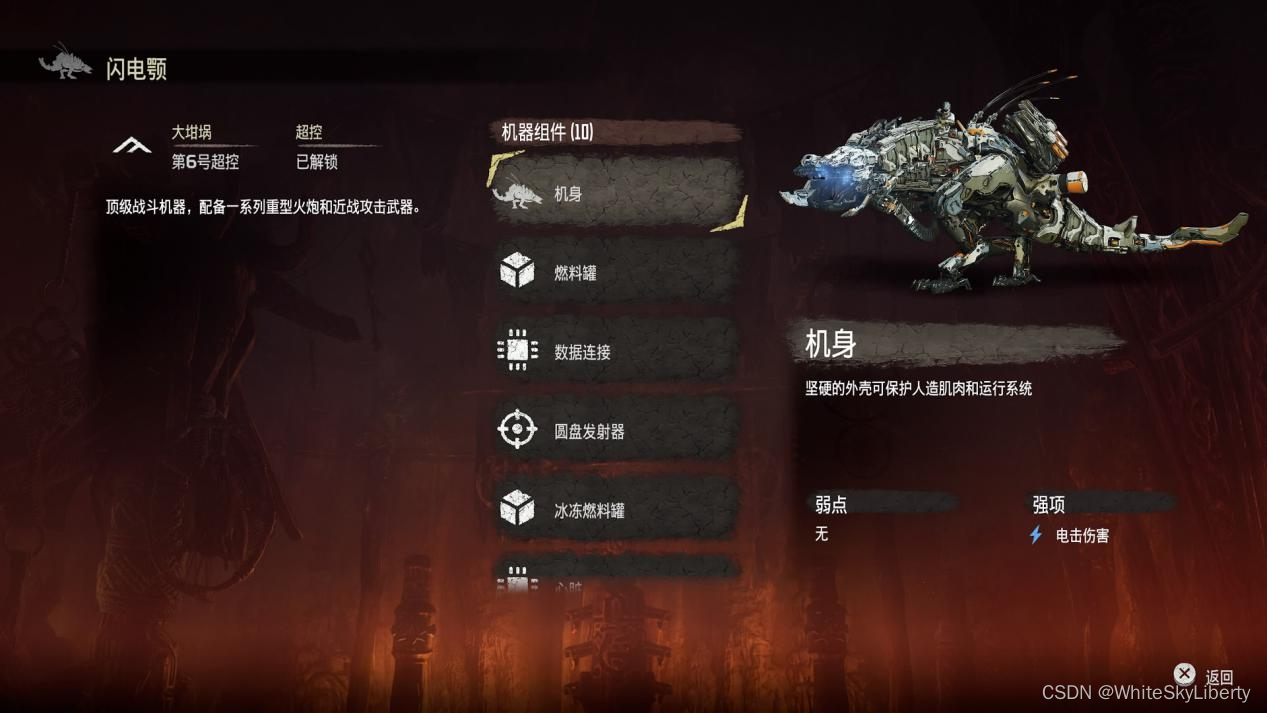Open the 数据连接 component entry
Screen dimensions: 1267x713
coord(616,351)
